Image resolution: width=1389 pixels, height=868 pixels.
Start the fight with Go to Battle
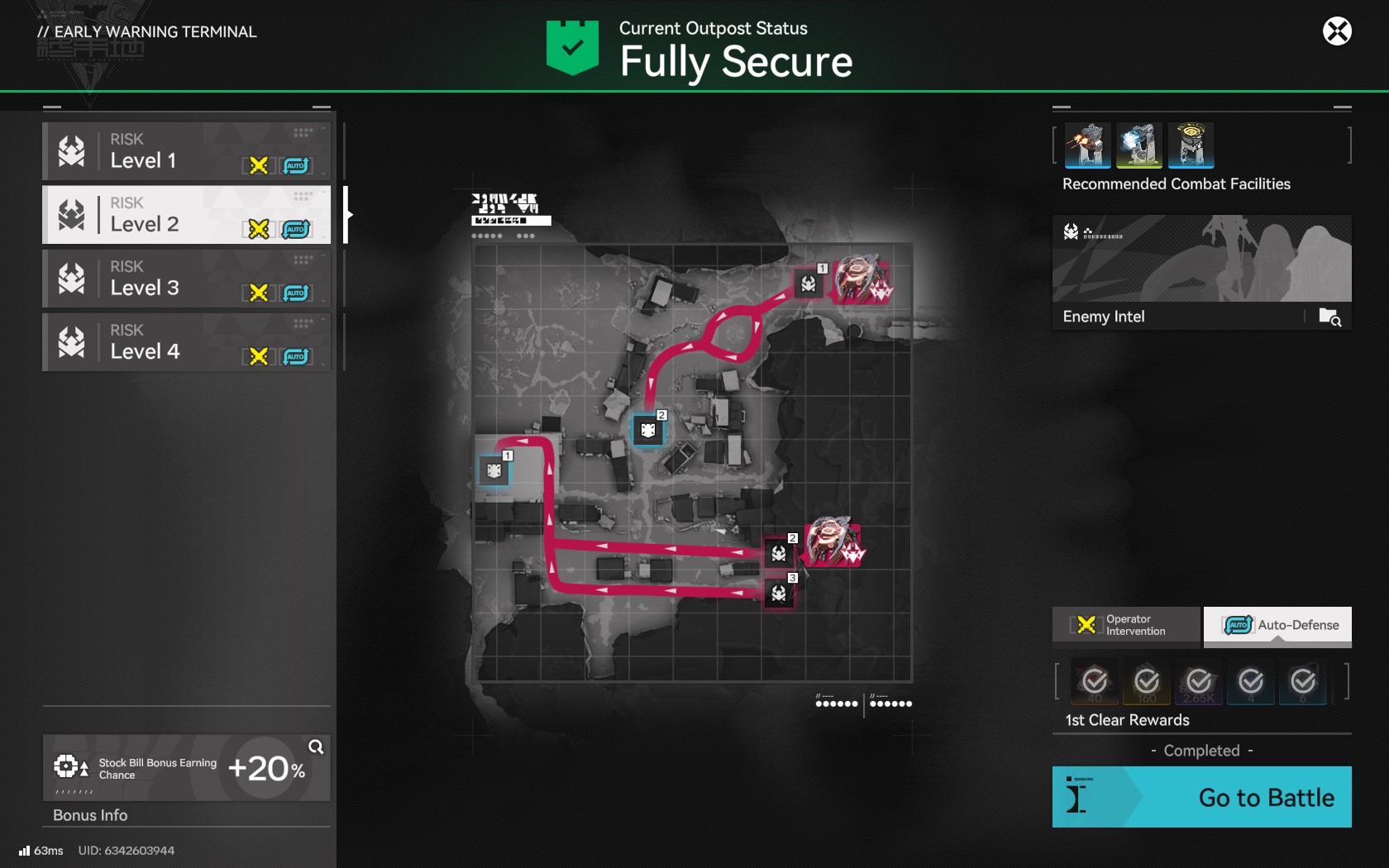[x=1201, y=797]
